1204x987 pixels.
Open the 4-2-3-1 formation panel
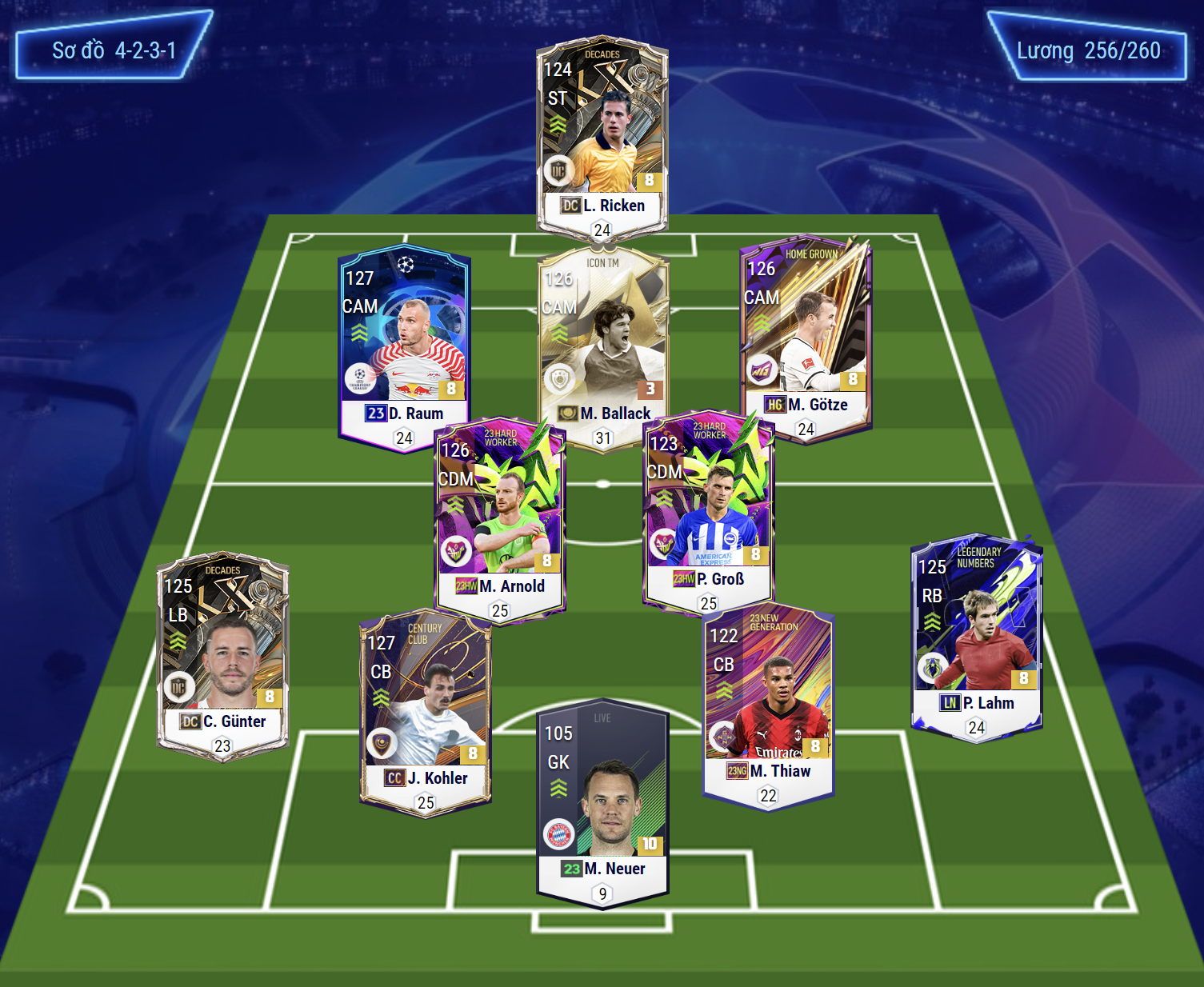tap(114, 50)
